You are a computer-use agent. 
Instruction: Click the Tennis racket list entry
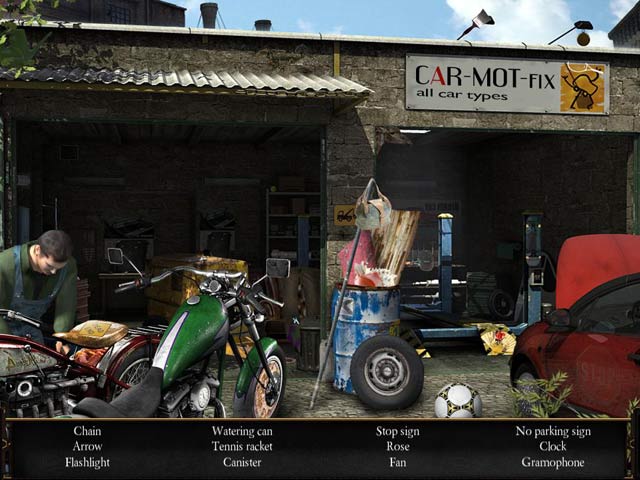click(x=242, y=446)
